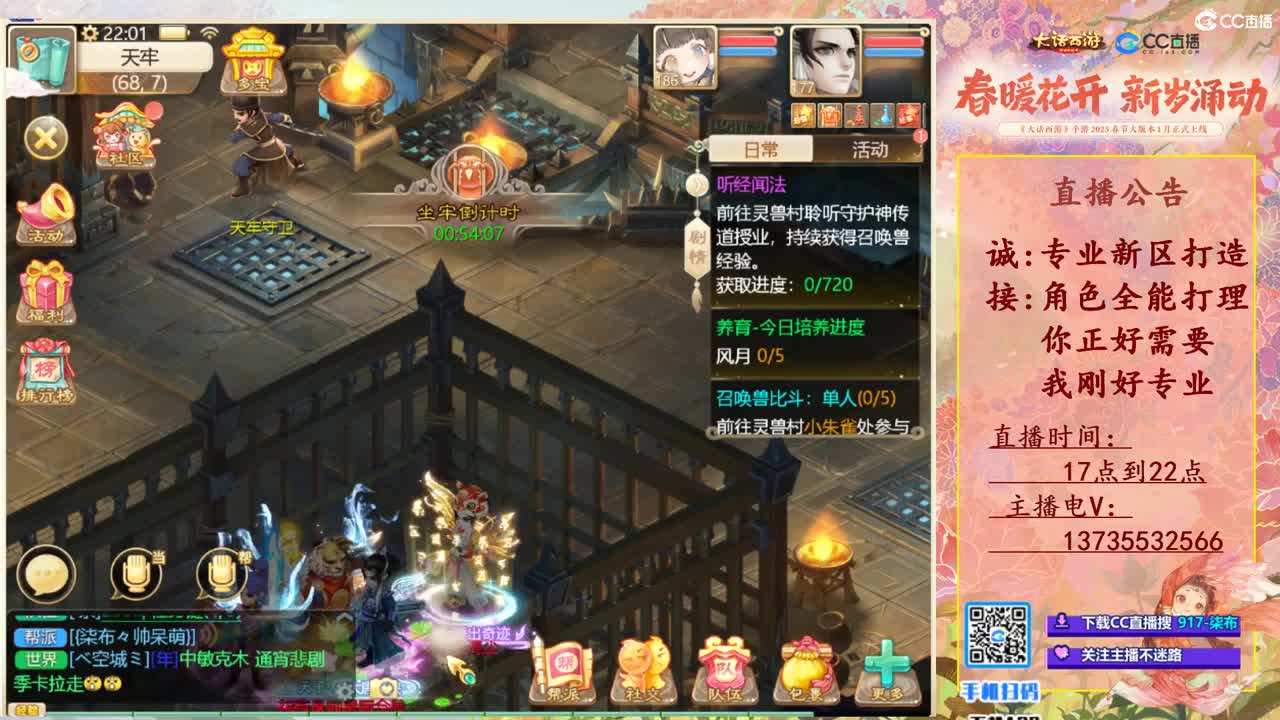Switch to the 活动 quest tab
The height and width of the screenshot is (720, 1280).
click(869, 149)
